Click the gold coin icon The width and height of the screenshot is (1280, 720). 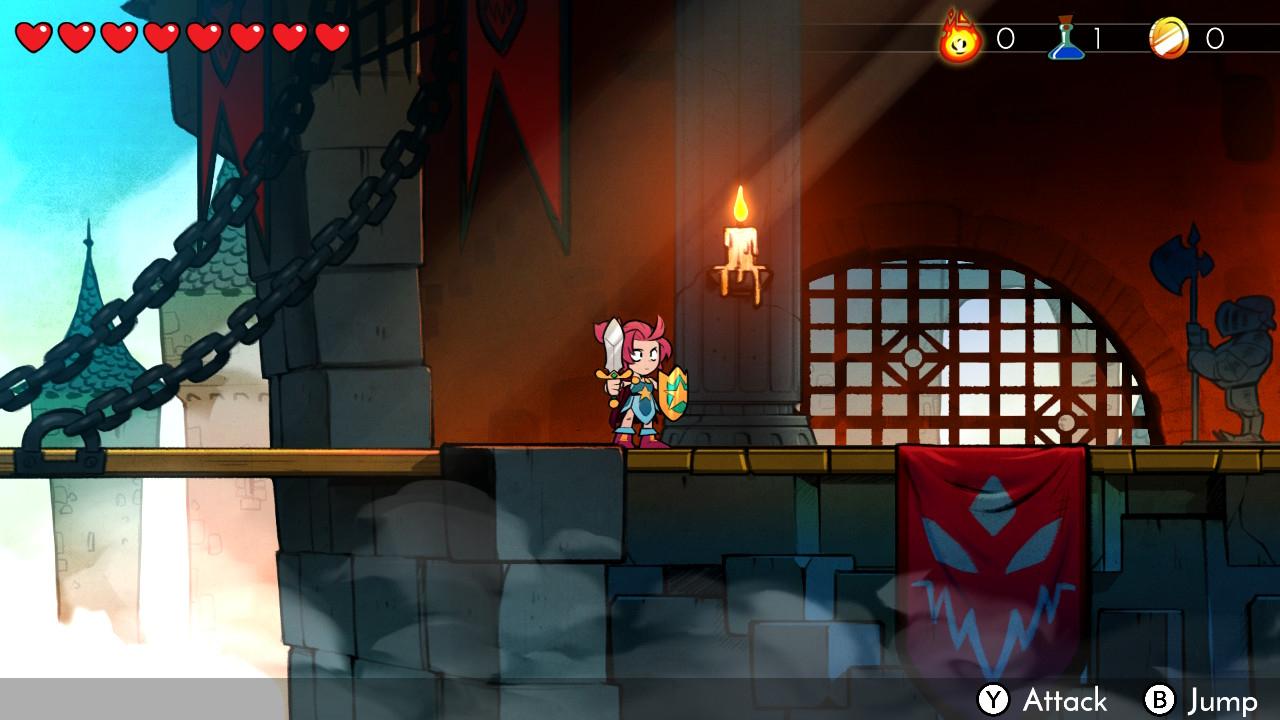1168,38
